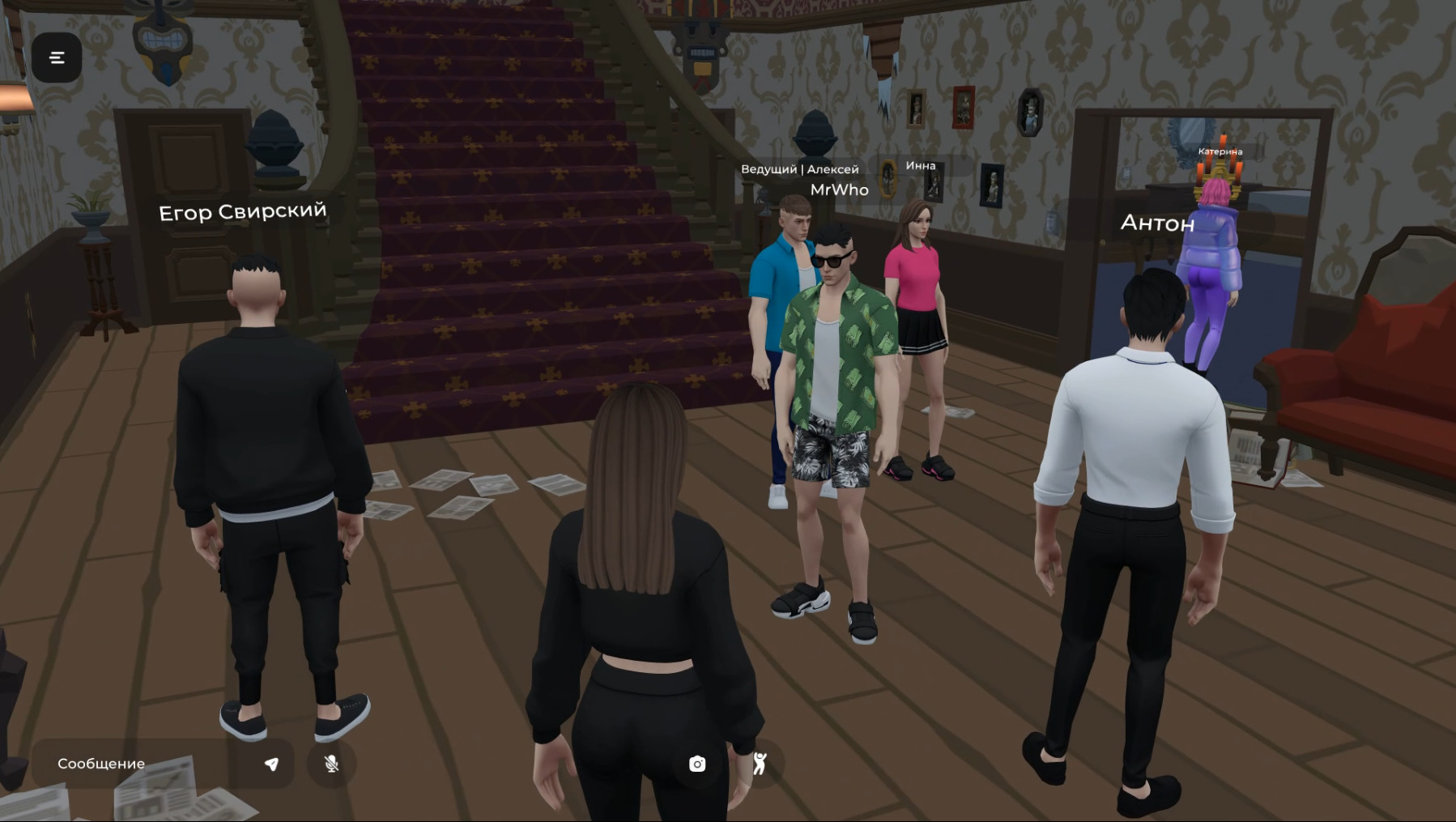Click the Сообщение chat input field

tap(146, 764)
